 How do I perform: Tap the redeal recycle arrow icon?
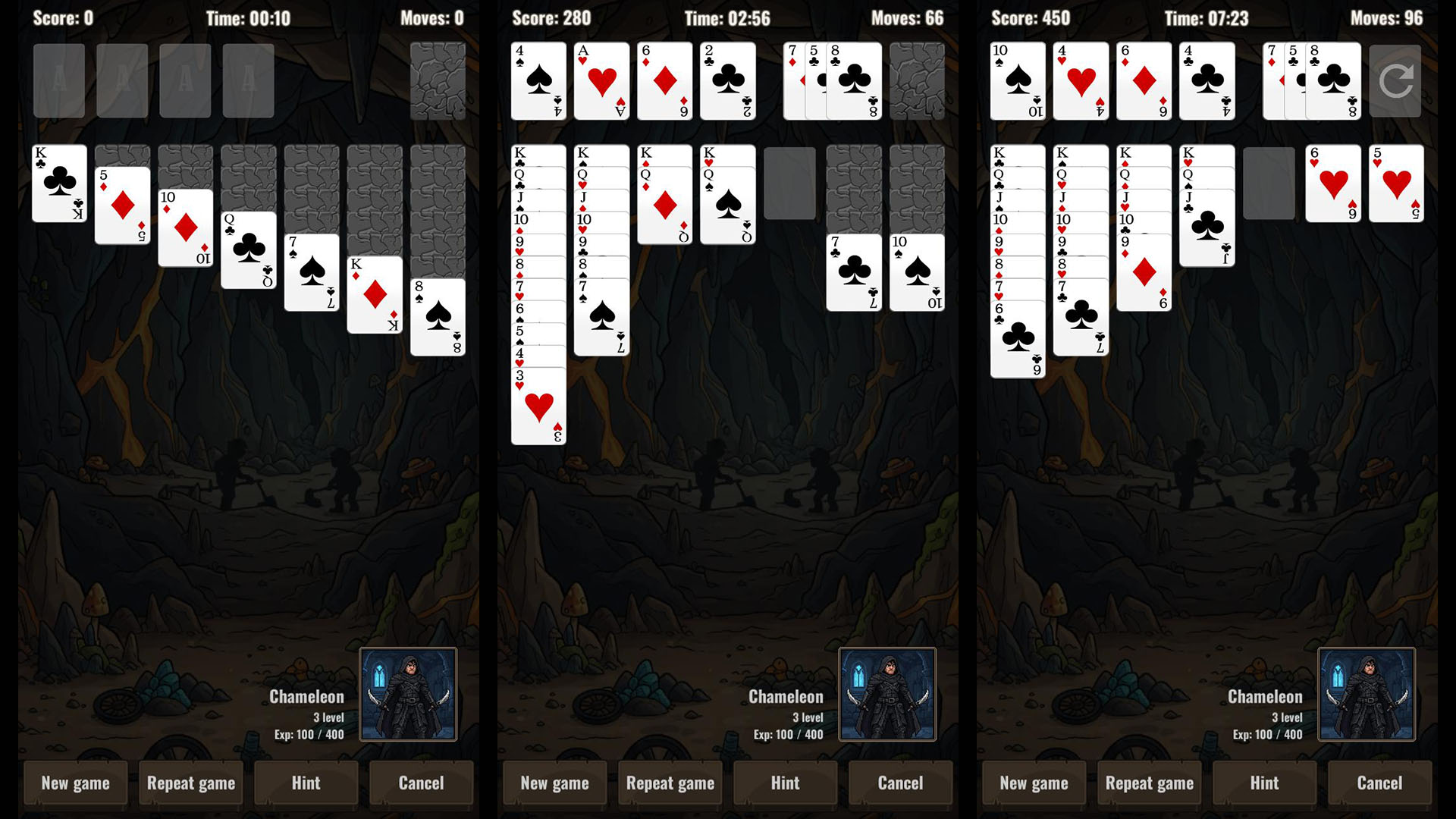tap(1395, 80)
